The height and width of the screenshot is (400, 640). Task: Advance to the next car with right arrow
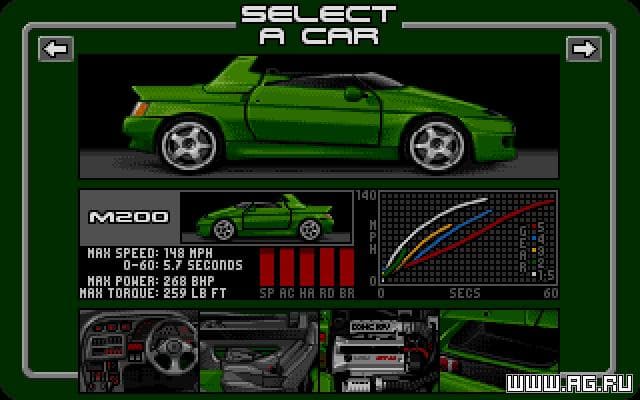[582, 48]
